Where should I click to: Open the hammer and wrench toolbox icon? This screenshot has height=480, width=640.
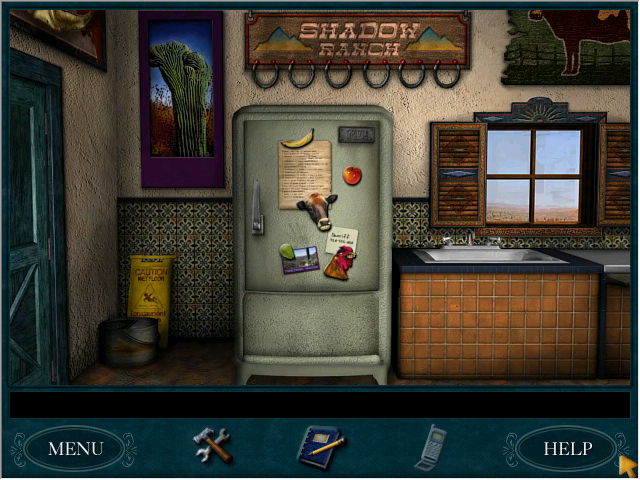pyautogui.click(x=212, y=445)
